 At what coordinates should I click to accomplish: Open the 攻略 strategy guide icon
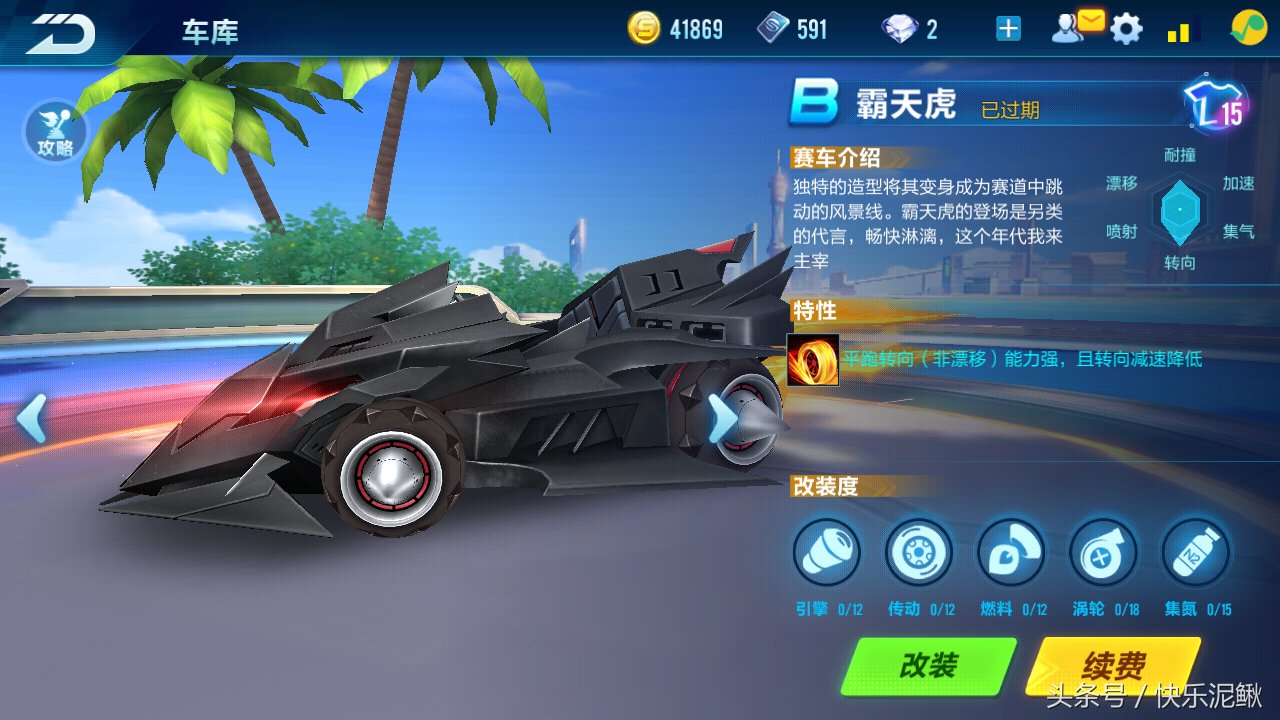click(57, 131)
